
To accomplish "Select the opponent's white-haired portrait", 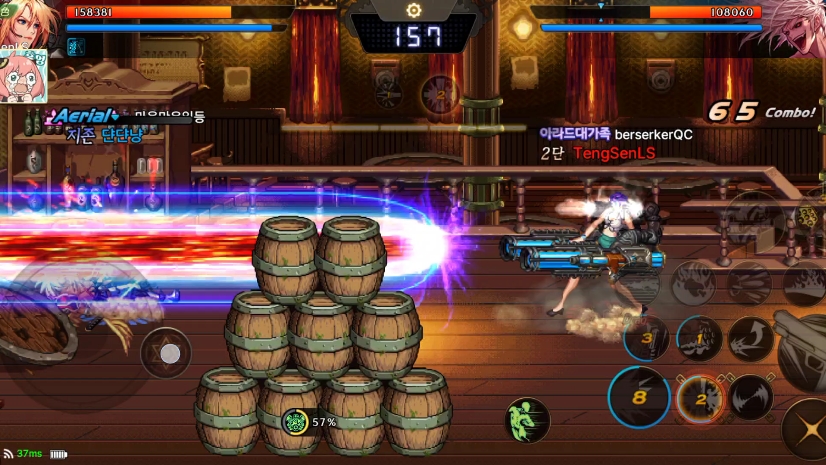I will (x=796, y=27).
